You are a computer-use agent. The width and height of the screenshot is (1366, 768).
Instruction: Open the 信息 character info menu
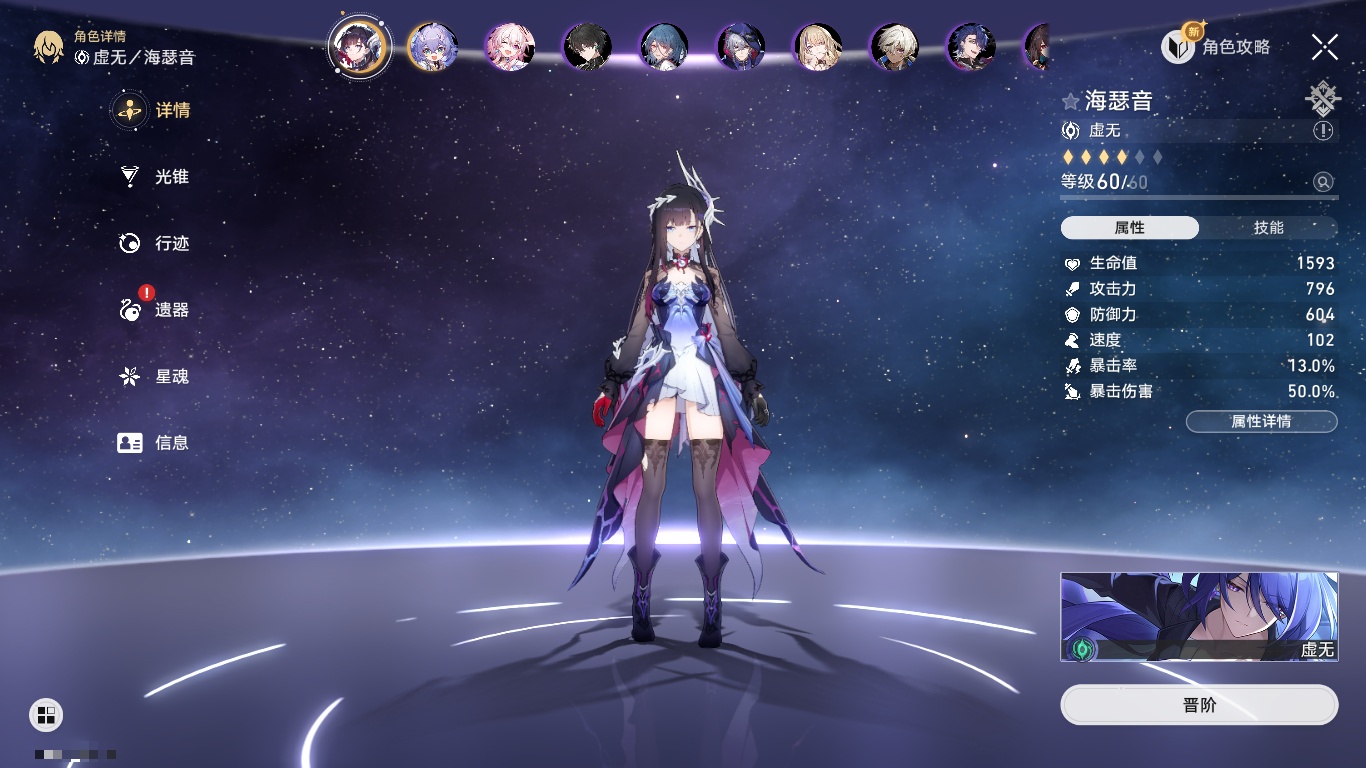click(x=154, y=442)
